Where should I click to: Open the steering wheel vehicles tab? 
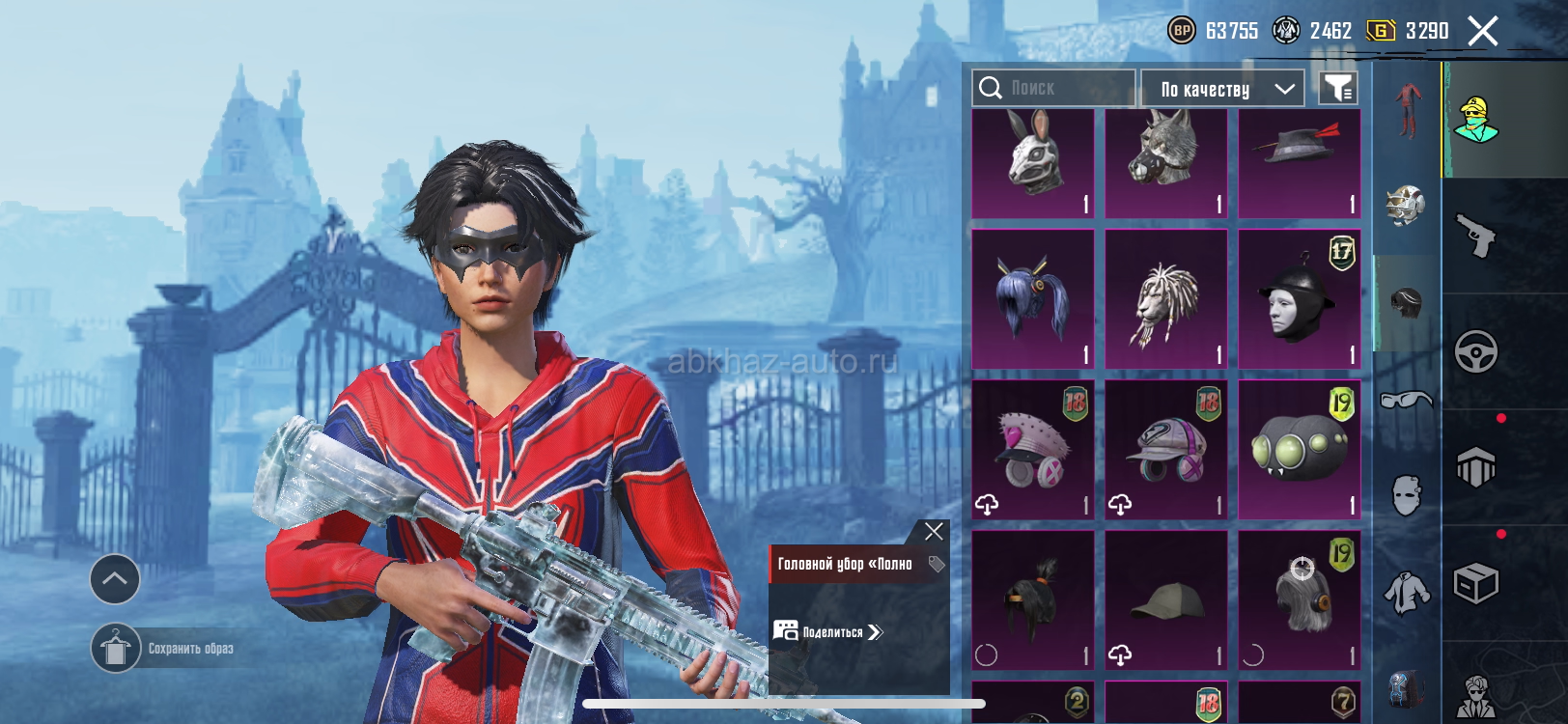click(1476, 352)
